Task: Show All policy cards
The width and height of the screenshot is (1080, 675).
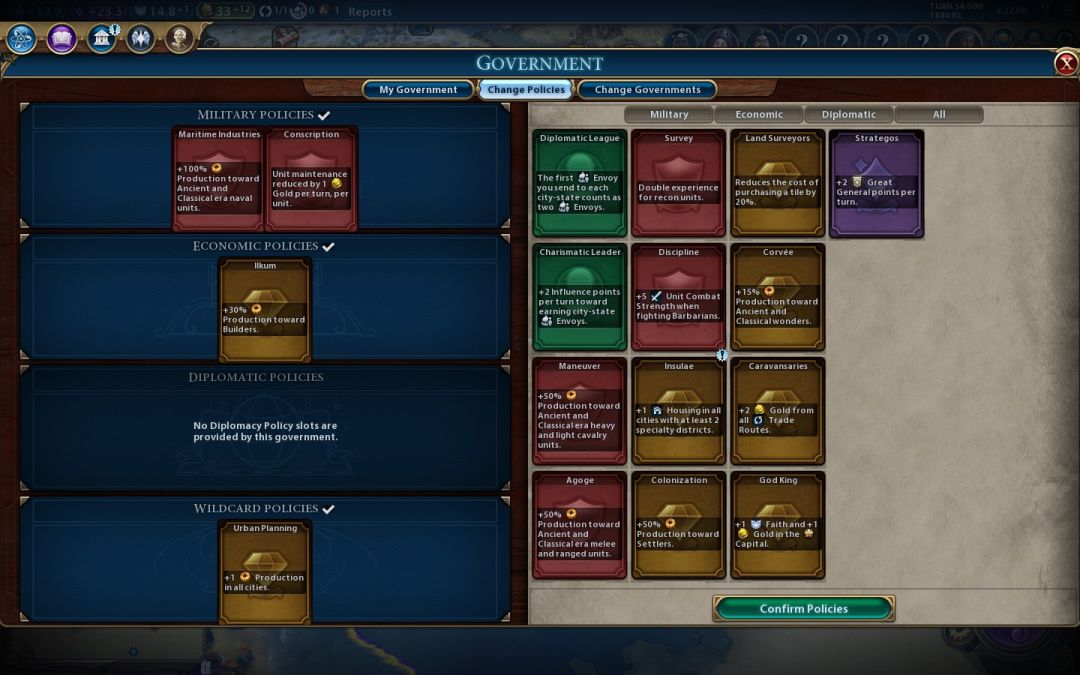Action: point(939,114)
